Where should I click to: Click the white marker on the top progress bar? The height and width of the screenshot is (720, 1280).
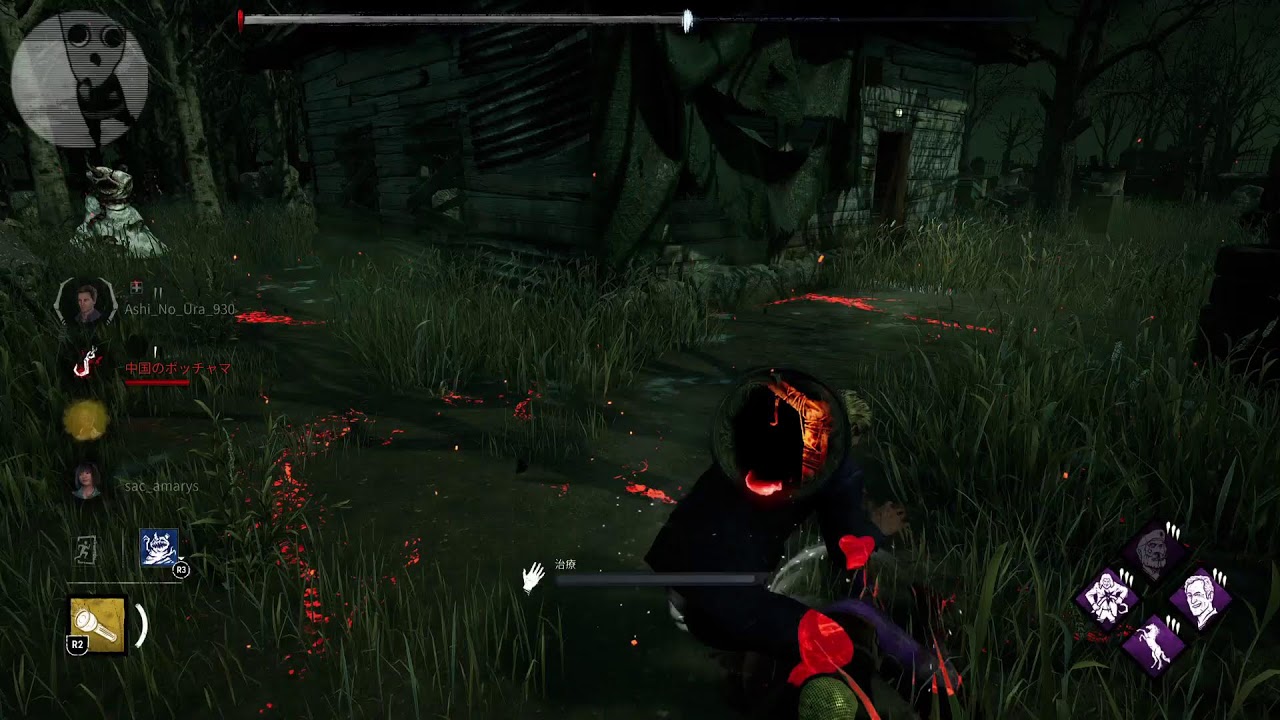click(x=687, y=21)
